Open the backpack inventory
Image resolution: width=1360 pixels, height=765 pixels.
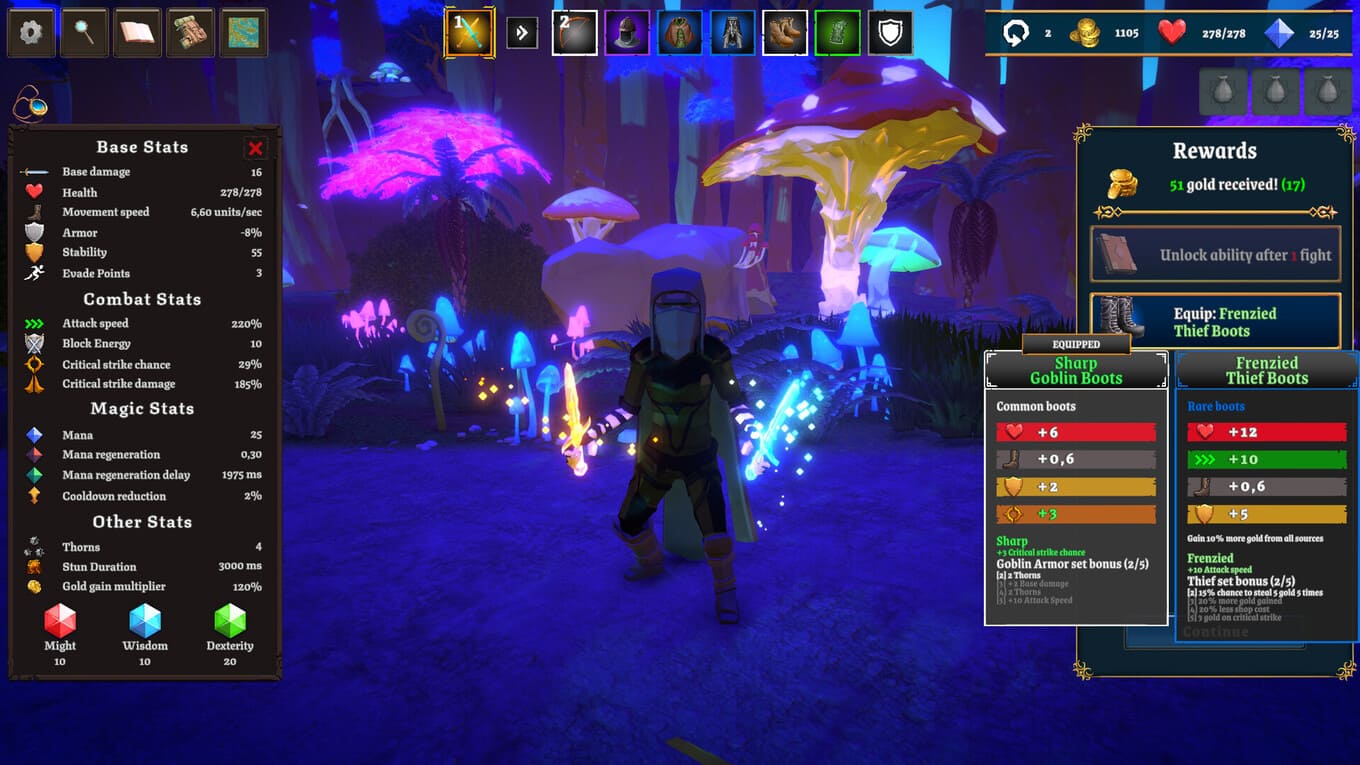point(190,33)
